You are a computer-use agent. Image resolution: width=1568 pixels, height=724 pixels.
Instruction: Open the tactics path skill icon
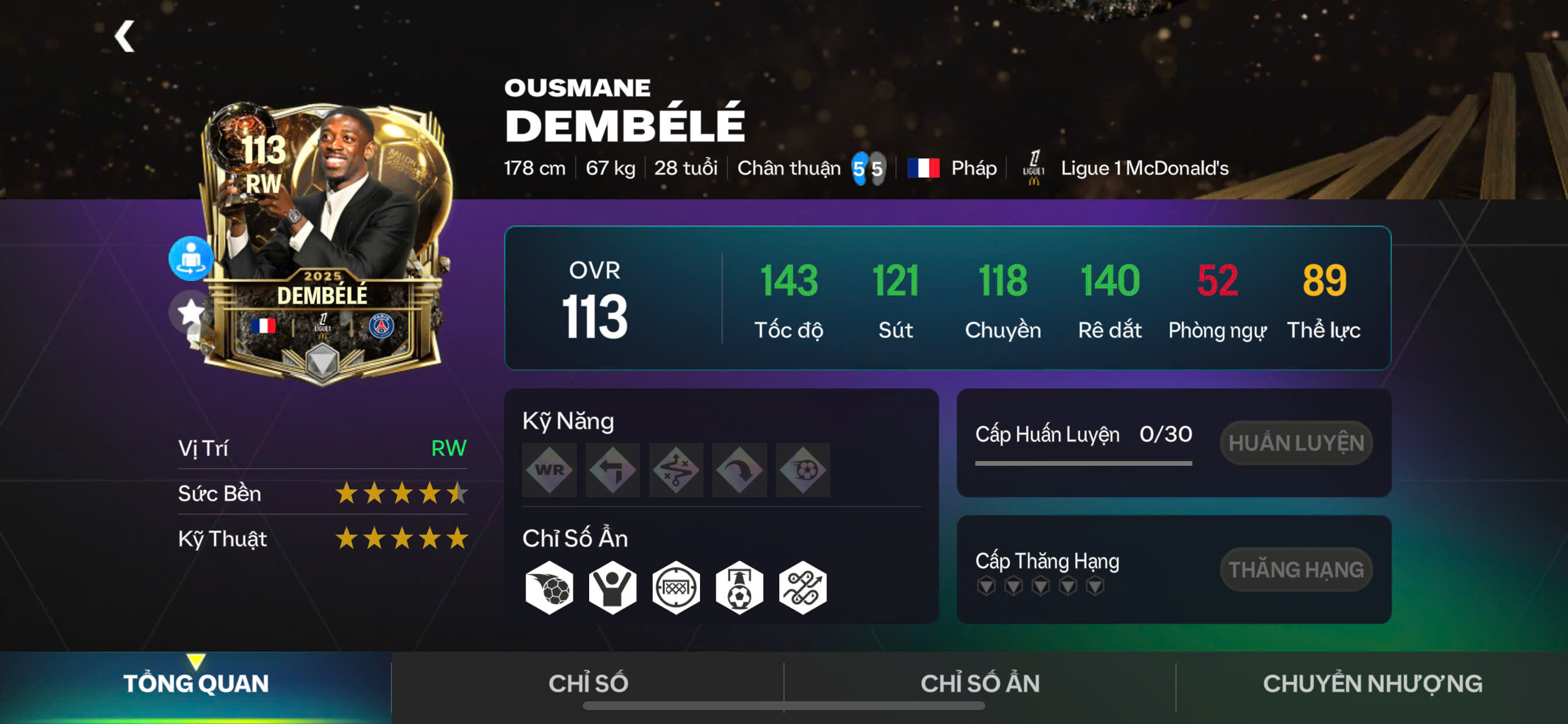click(675, 470)
